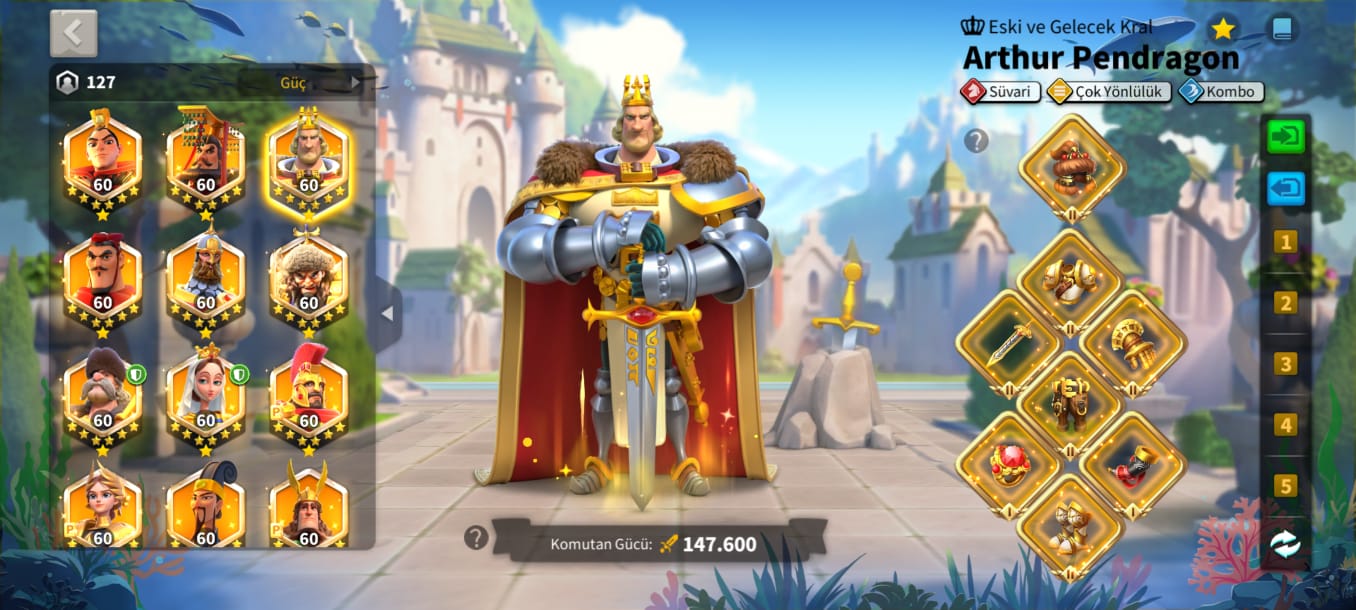Screen dimensions: 1356x610
Task: Switch to equipment preset 5
Action: click(1286, 486)
